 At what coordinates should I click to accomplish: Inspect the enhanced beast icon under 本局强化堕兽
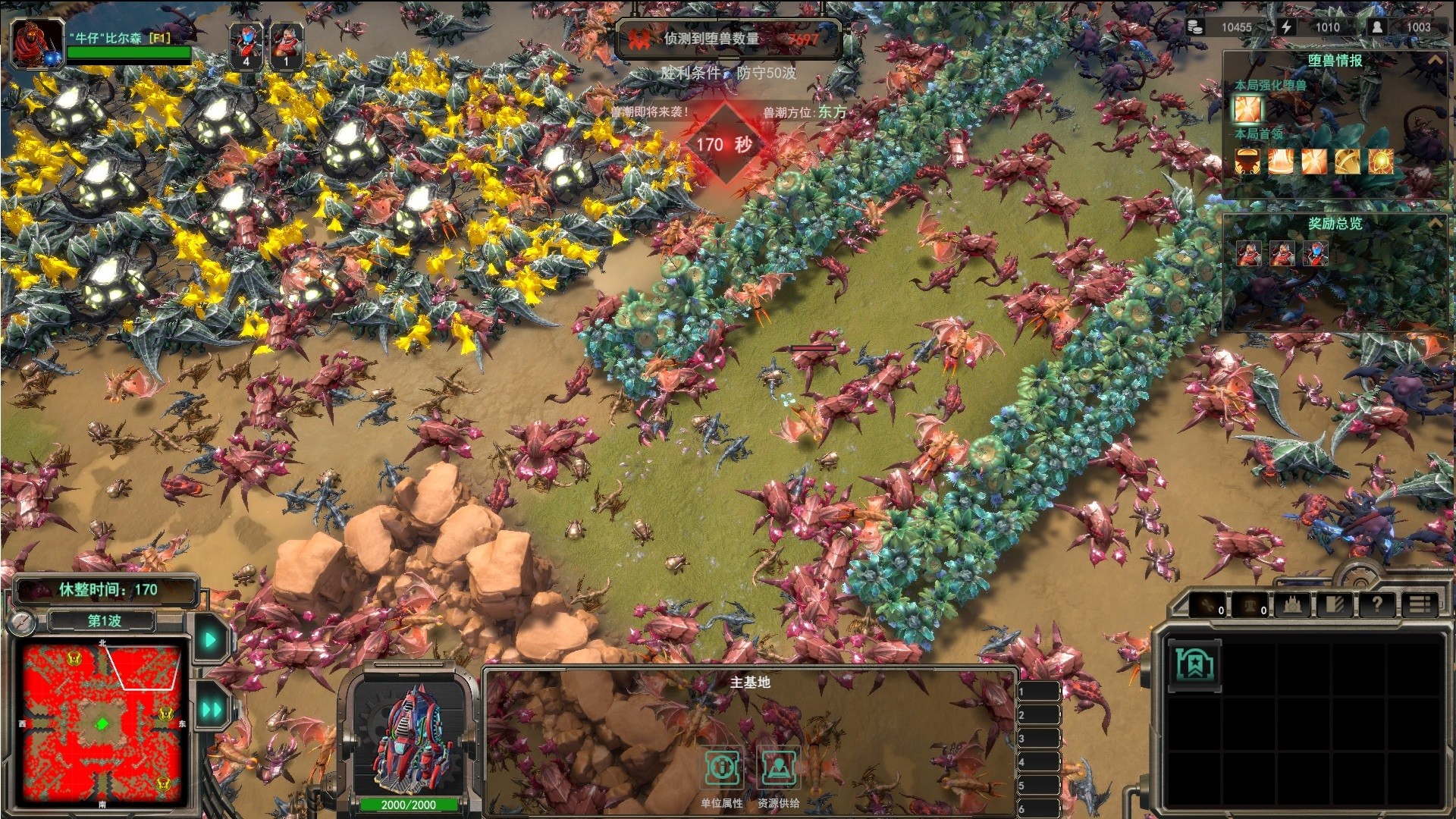pos(1248,109)
